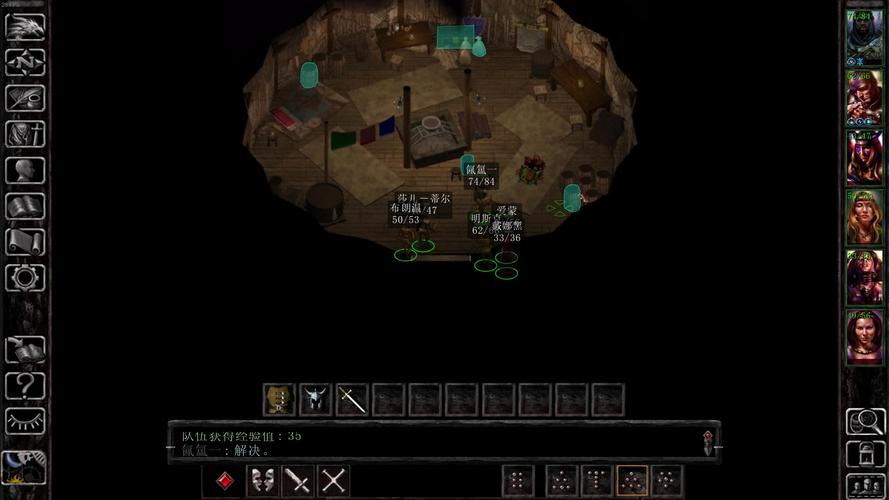Viewport: 889px width, 500px height.
Task: Open the inventory screen
Action: click(x=25, y=134)
